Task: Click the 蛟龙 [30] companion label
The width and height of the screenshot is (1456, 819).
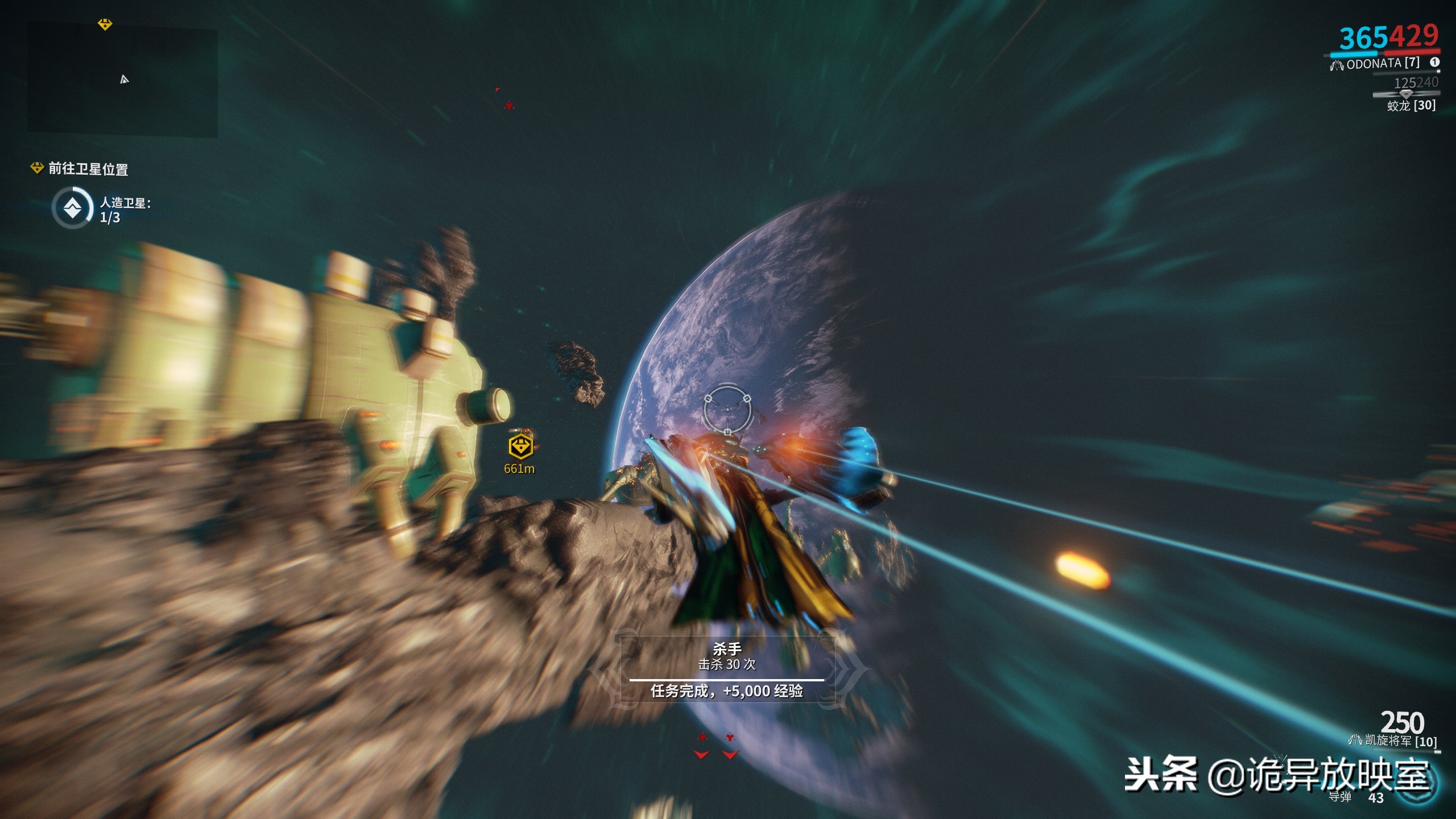Action: pos(1411,106)
